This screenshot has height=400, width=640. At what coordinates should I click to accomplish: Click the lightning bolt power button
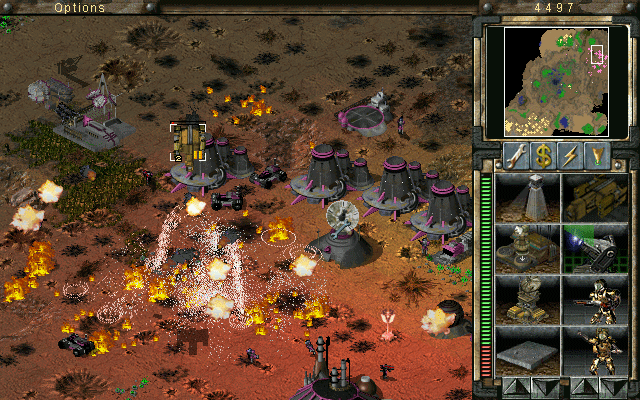571,156
